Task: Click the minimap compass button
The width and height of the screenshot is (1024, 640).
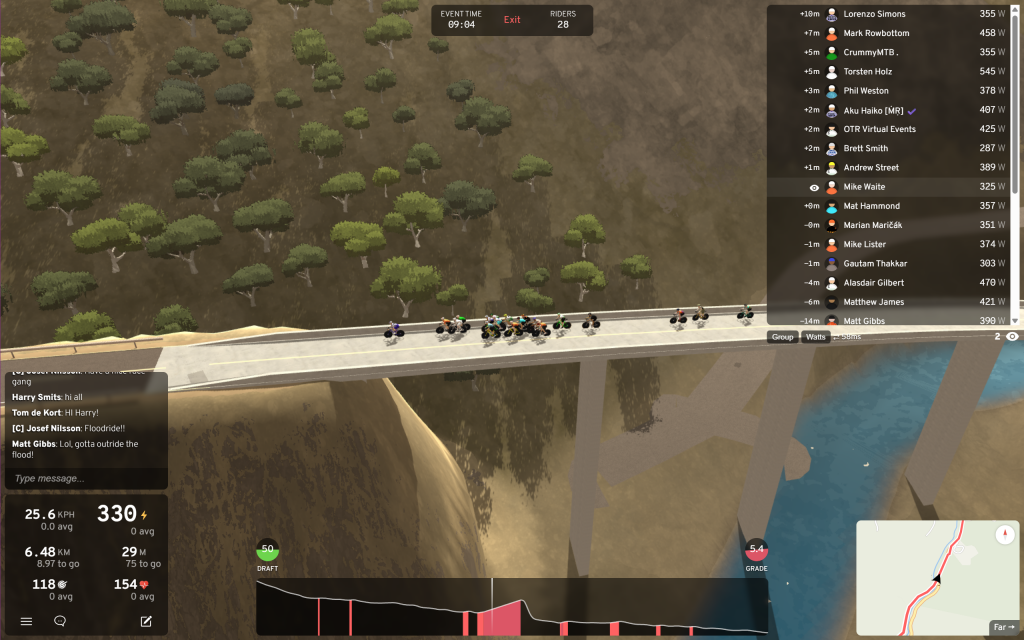Action: tap(1005, 535)
